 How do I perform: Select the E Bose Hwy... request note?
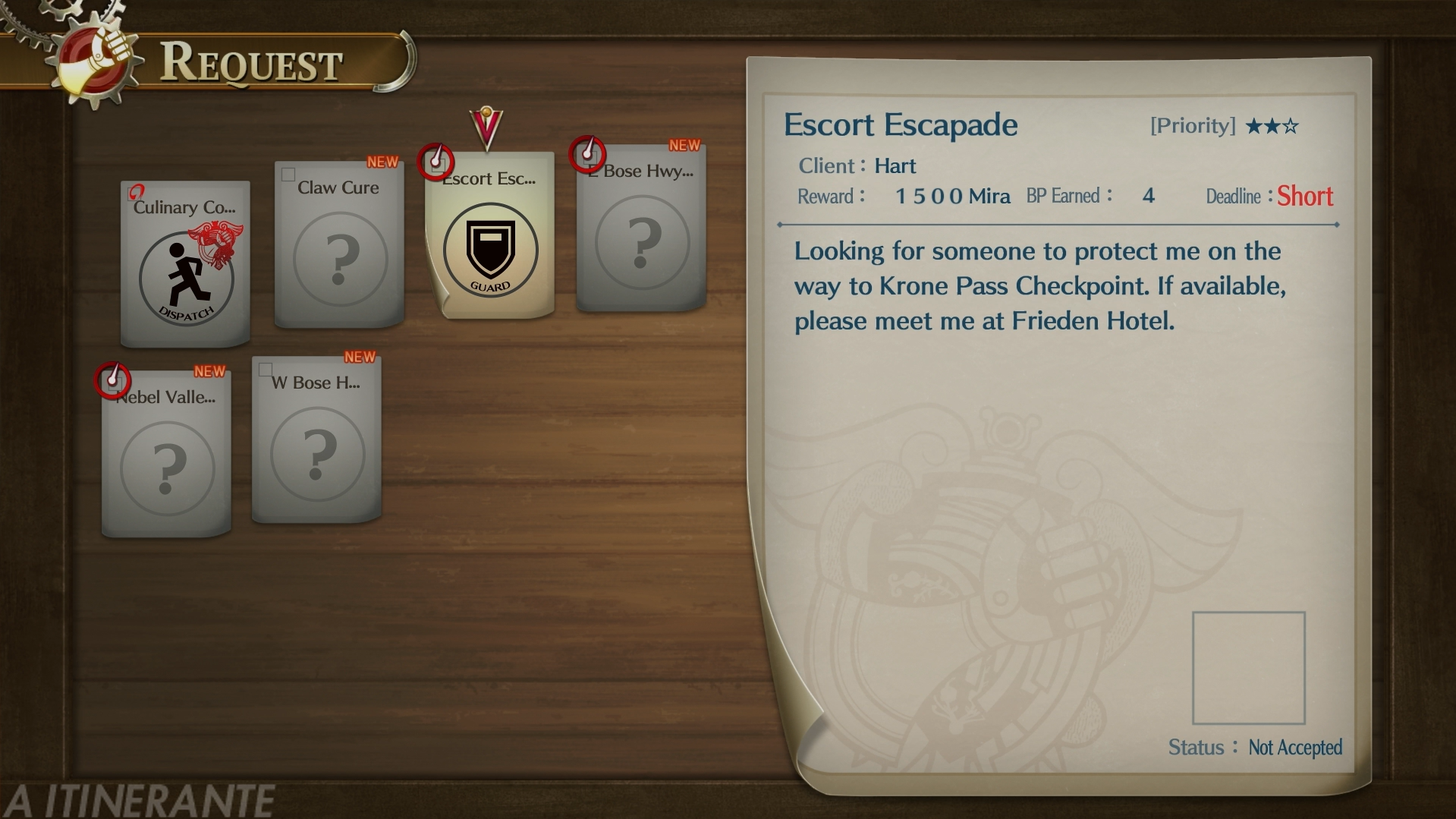point(642,228)
